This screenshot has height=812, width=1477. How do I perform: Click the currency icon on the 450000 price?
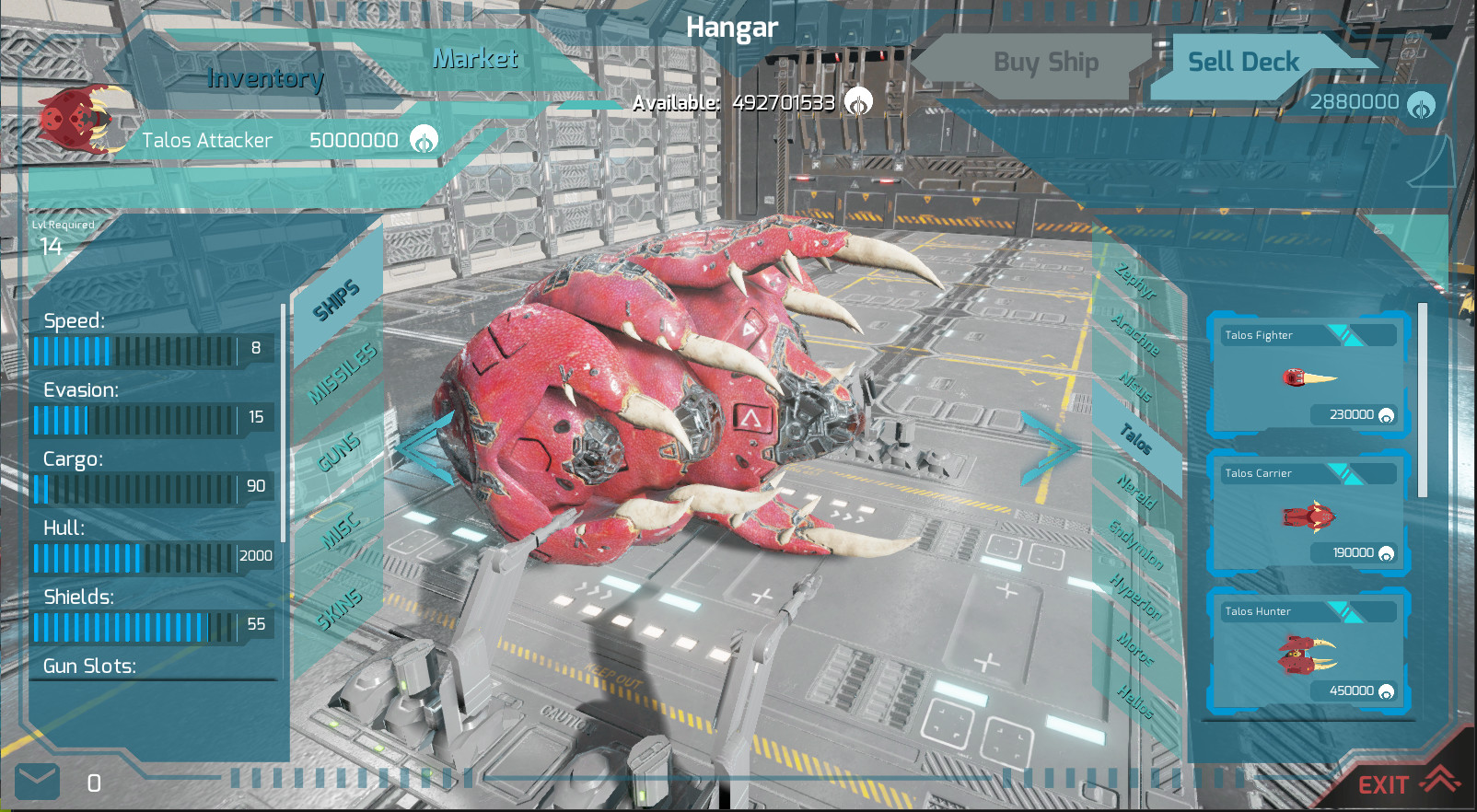pyautogui.click(x=1385, y=690)
